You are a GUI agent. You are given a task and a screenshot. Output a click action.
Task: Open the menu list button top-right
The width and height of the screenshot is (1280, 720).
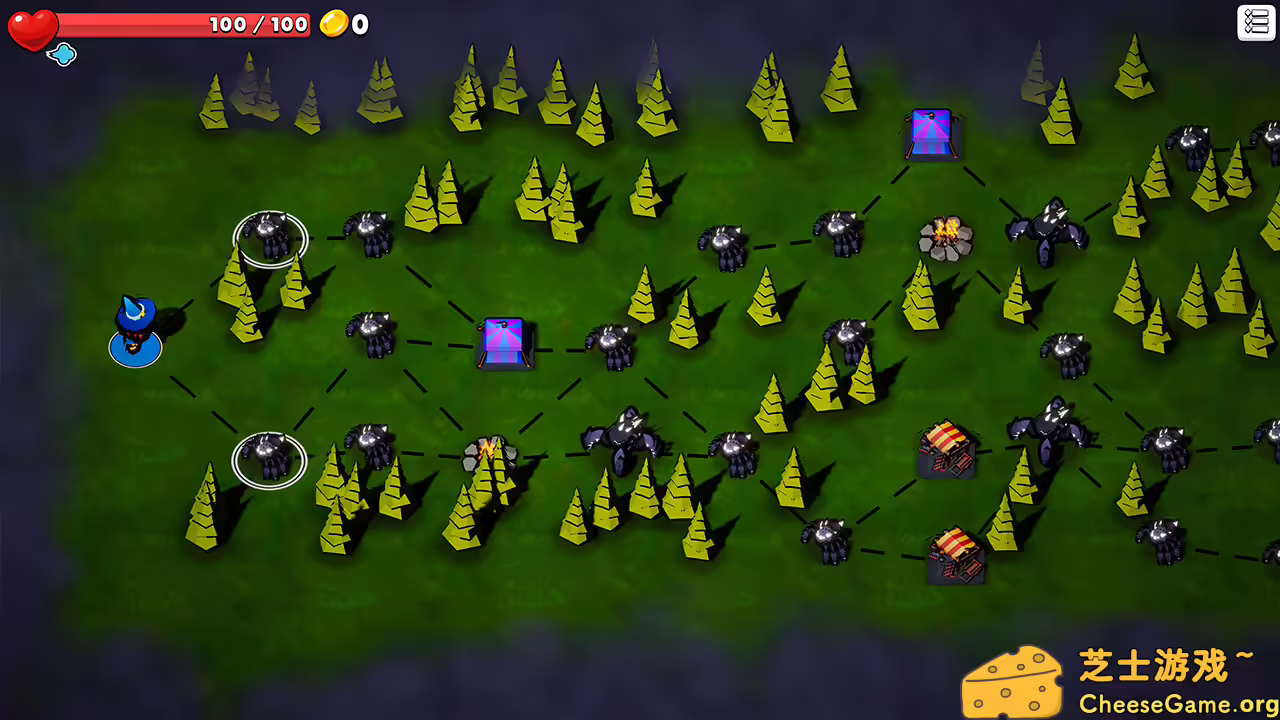coord(1256,22)
